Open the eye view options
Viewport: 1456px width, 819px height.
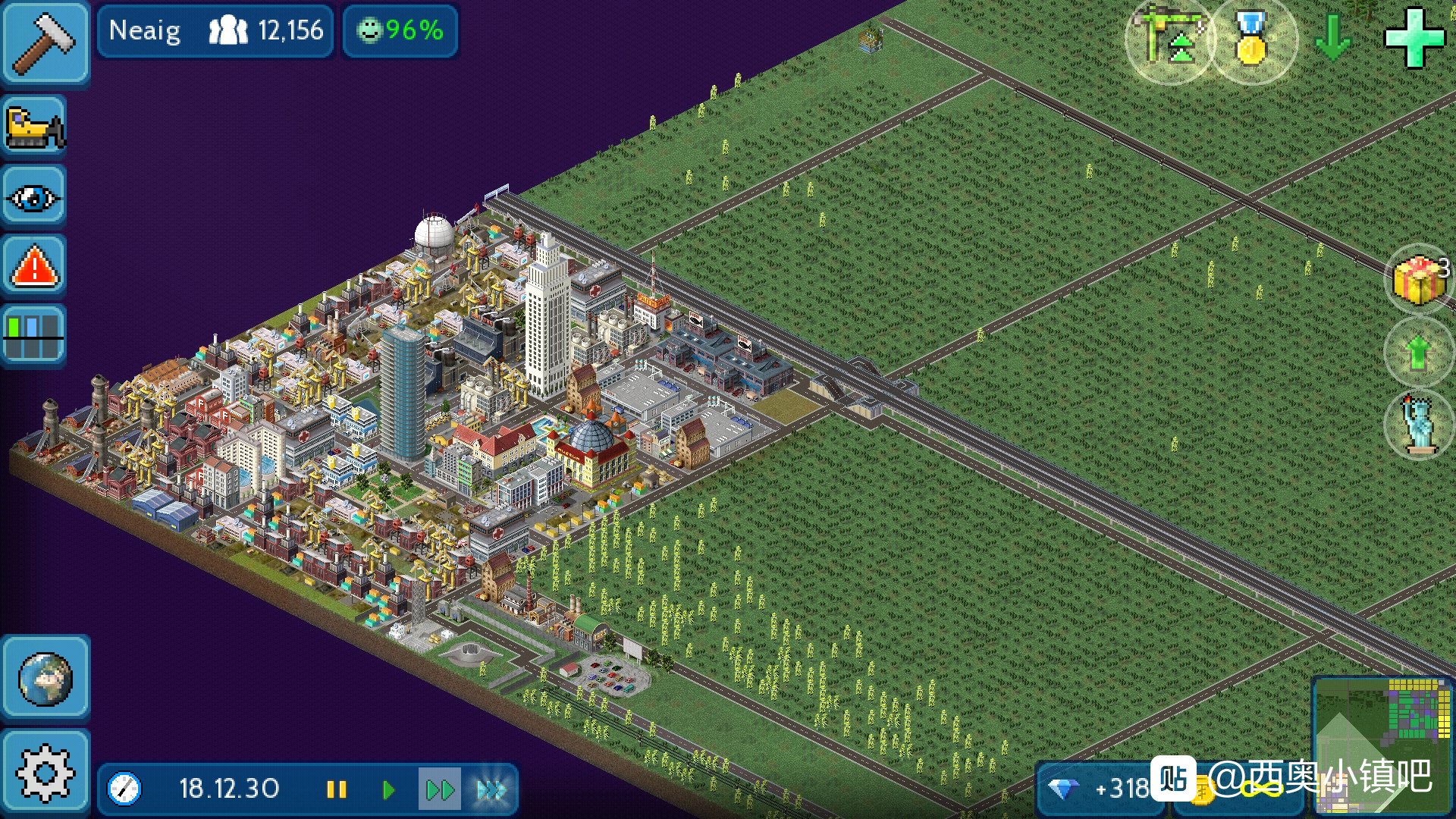pyautogui.click(x=34, y=198)
